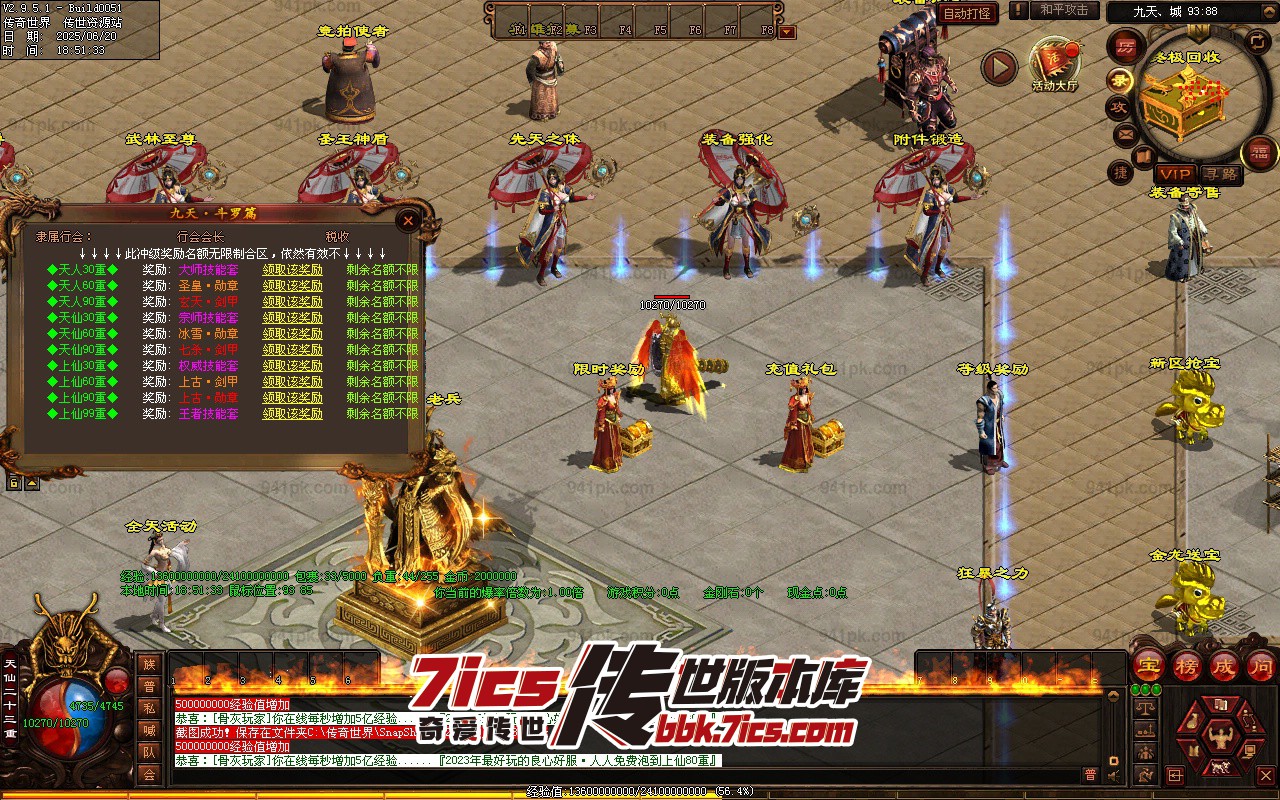1280x800 pixels.
Task: Claim the 天人30重 reward link
Action: pyautogui.click(x=292, y=270)
